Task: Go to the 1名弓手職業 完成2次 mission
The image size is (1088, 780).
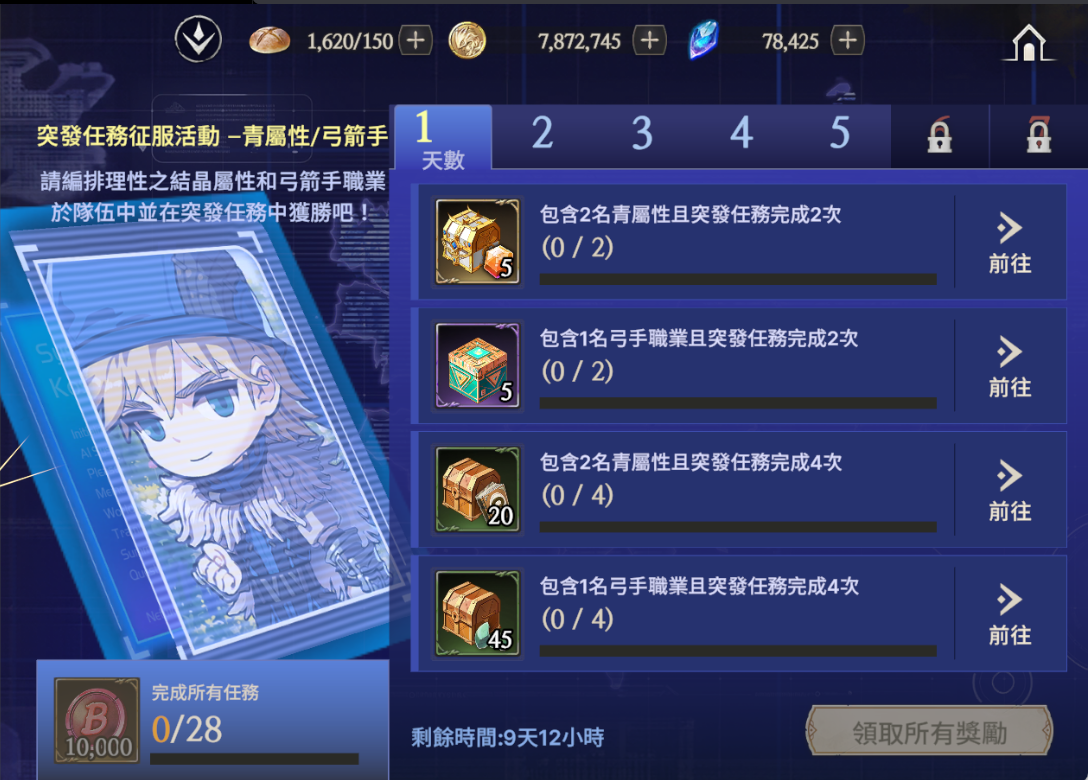Action: 1010,367
